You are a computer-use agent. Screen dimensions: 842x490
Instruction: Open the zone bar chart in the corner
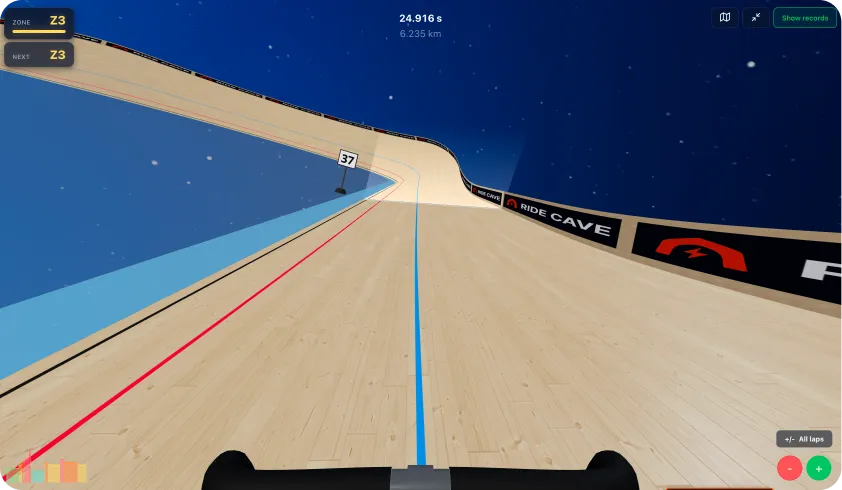[50, 470]
